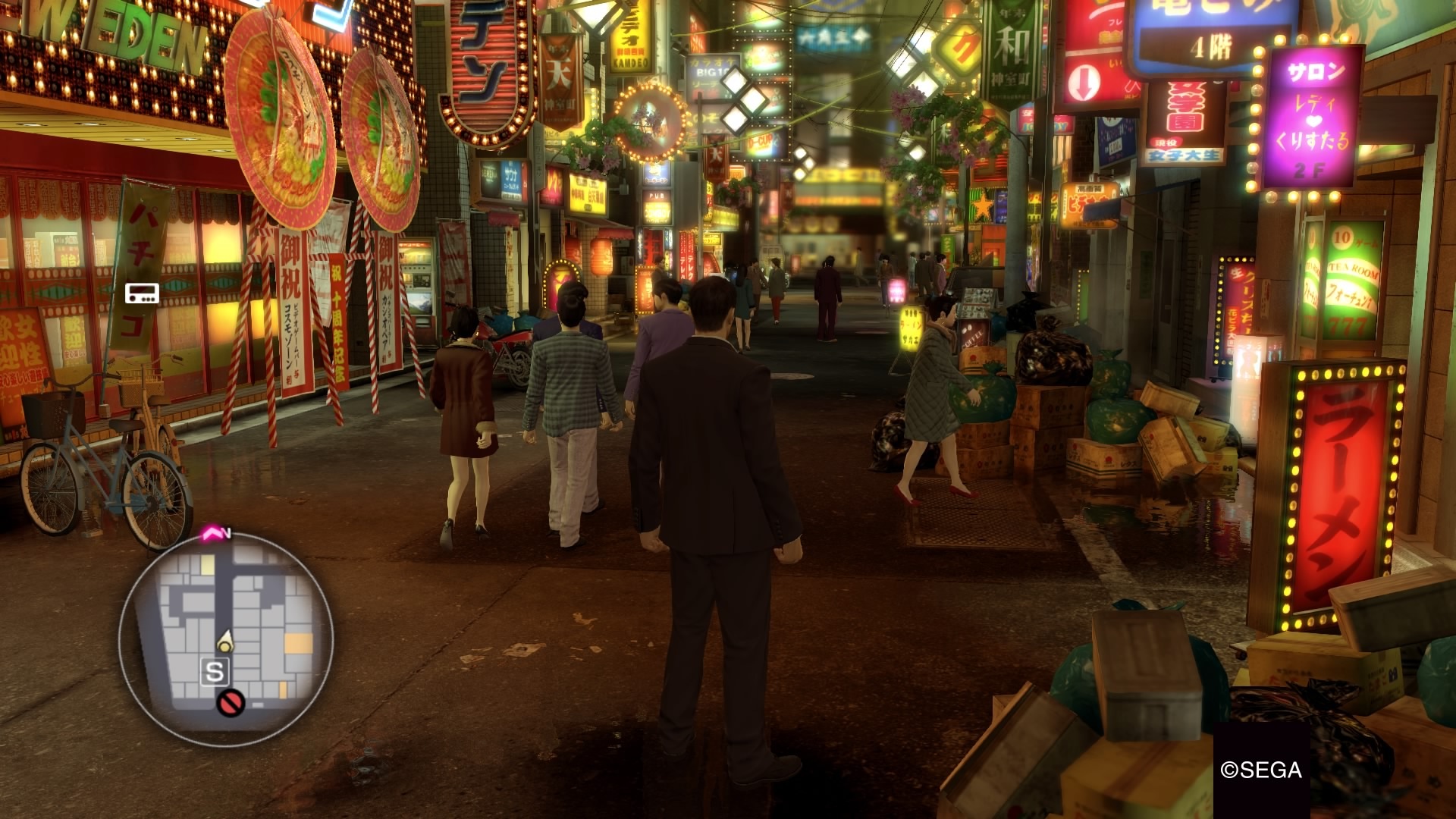Click the pink north indicator on minimap
This screenshot has height=819, width=1456.
click(x=212, y=535)
